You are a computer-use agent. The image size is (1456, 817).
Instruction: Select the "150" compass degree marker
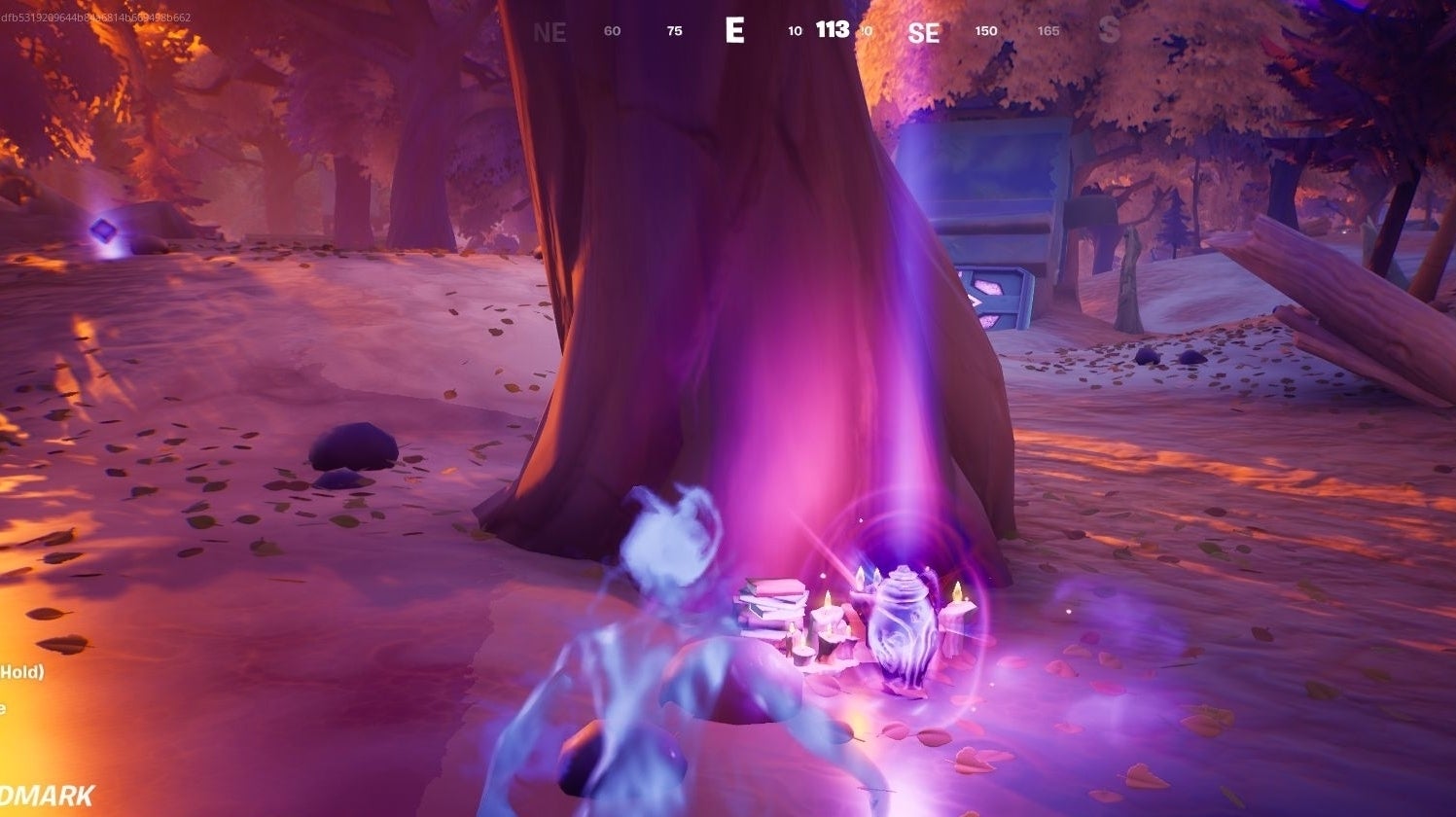click(x=985, y=30)
